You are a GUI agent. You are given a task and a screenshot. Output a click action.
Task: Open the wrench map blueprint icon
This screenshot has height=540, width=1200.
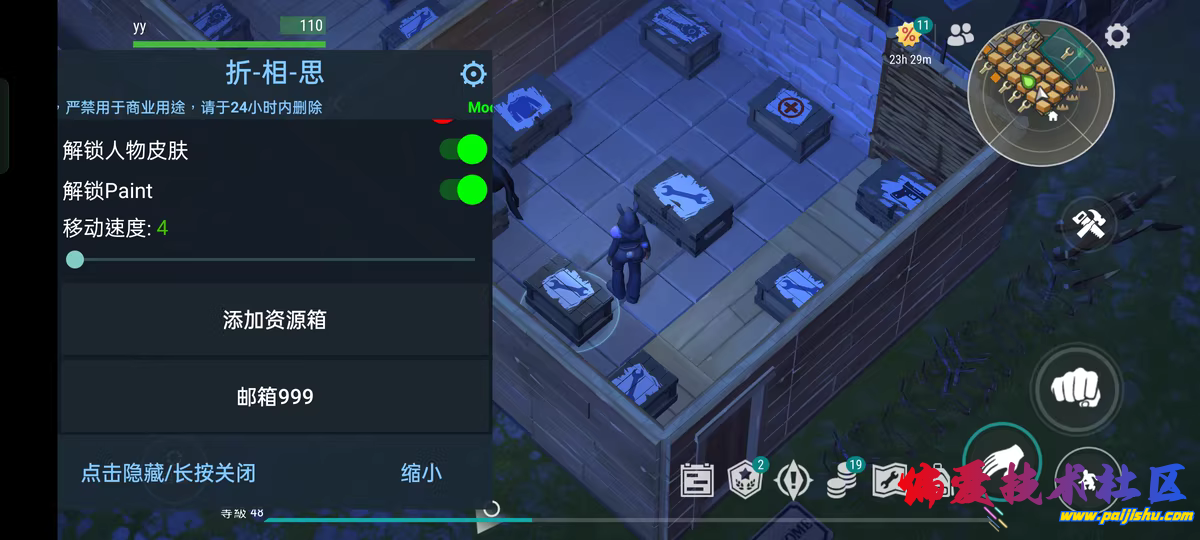click(x=889, y=480)
